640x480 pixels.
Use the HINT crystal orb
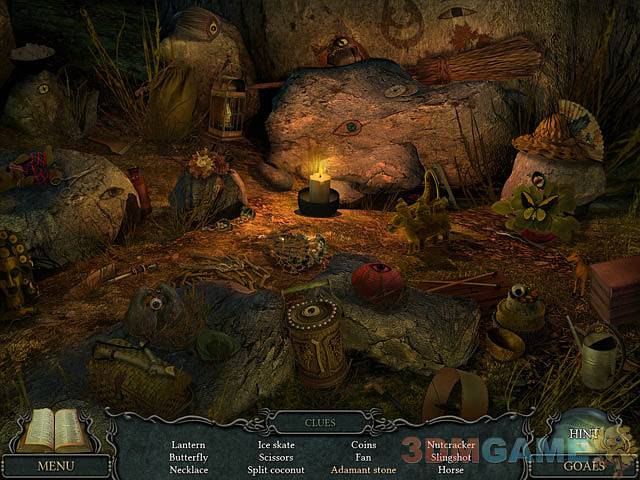coord(583,434)
